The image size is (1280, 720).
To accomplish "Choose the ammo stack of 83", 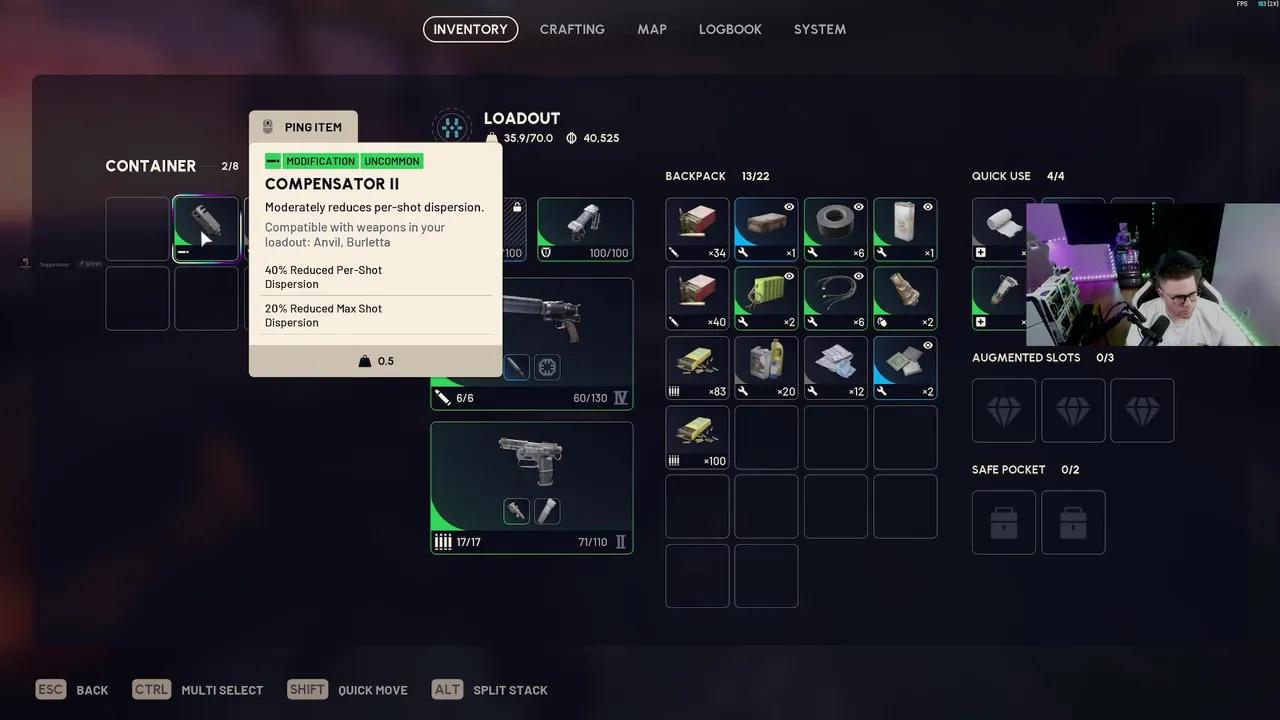I will [x=697, y=367].
